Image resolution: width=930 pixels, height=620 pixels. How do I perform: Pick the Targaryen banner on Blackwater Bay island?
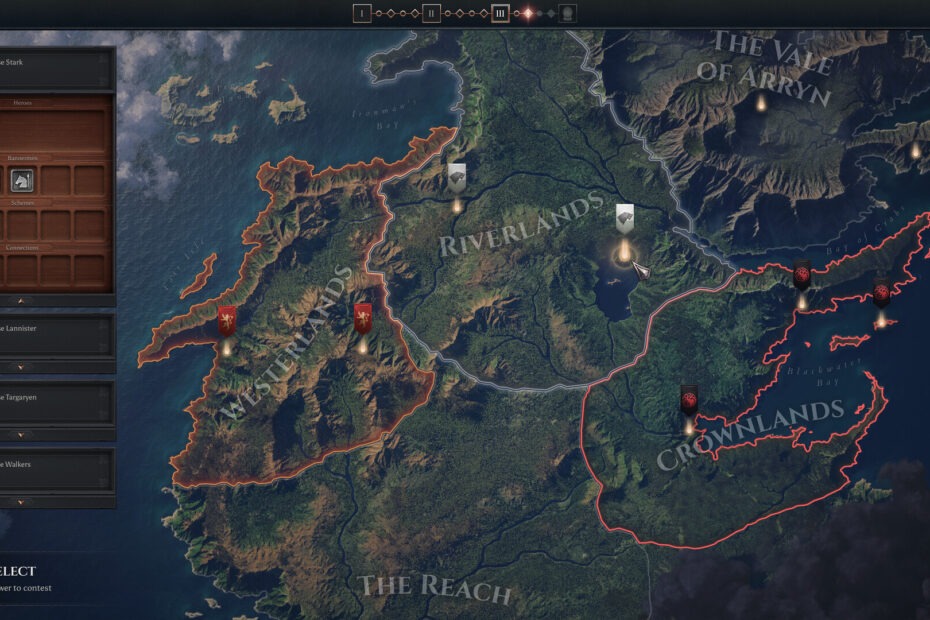(x=882, y=294)
